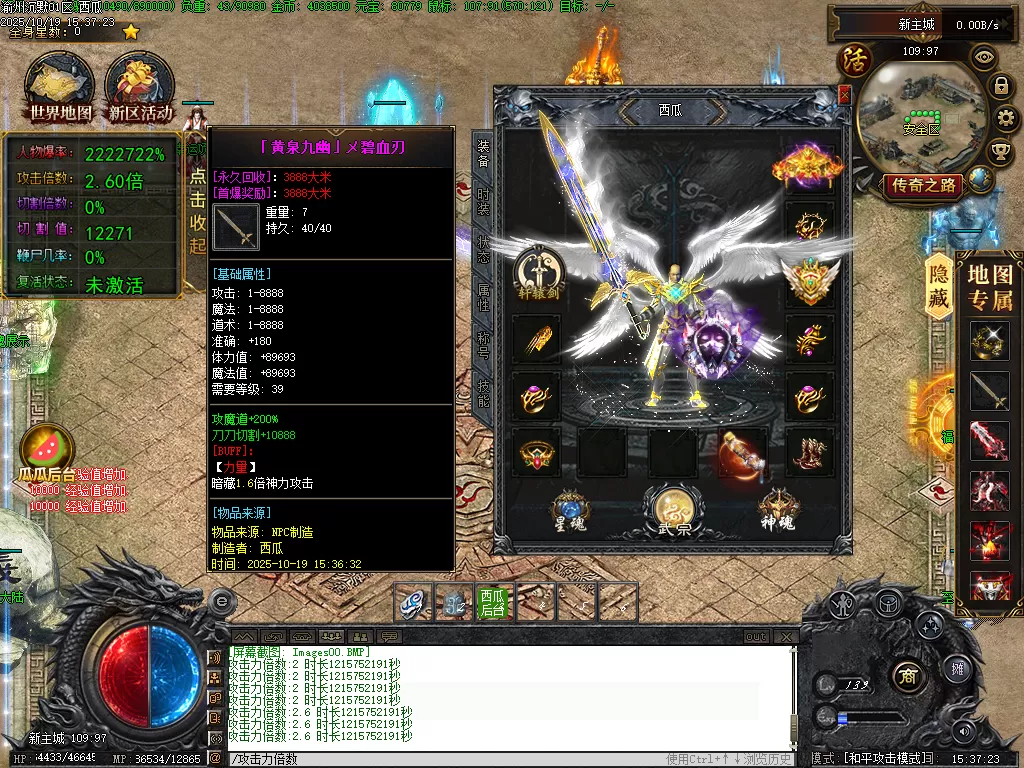This screenshot has height=768, width=1024.
Task: Close the character equipment panel
Action: click(x=845, y=95)
